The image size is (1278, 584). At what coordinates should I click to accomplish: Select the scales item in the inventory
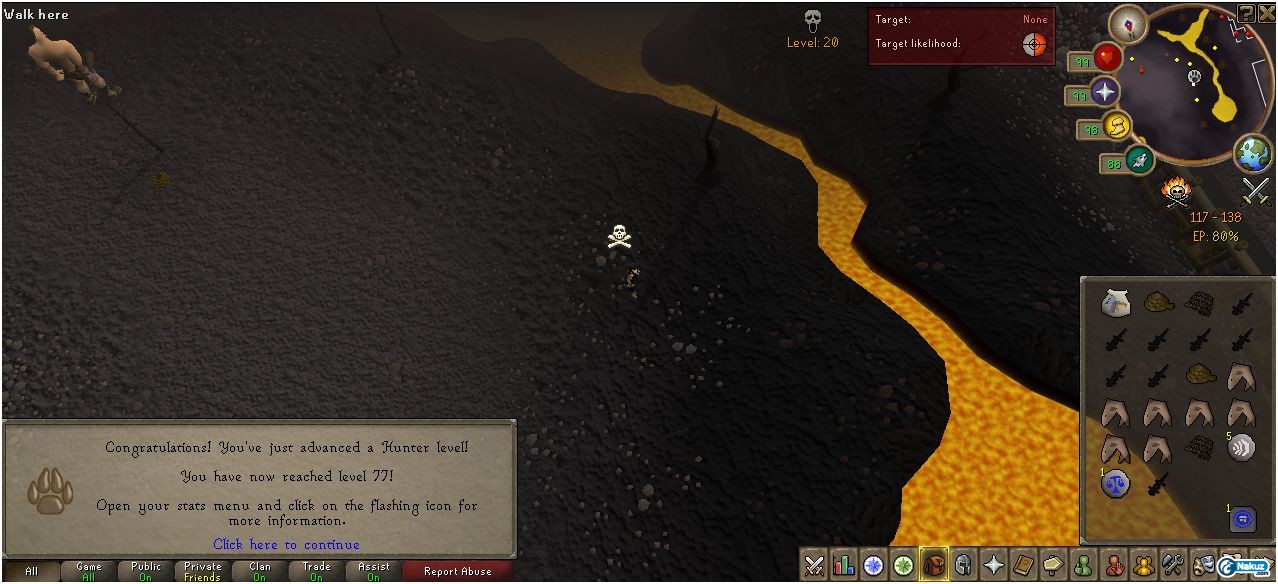click(x=1115, y=484)
